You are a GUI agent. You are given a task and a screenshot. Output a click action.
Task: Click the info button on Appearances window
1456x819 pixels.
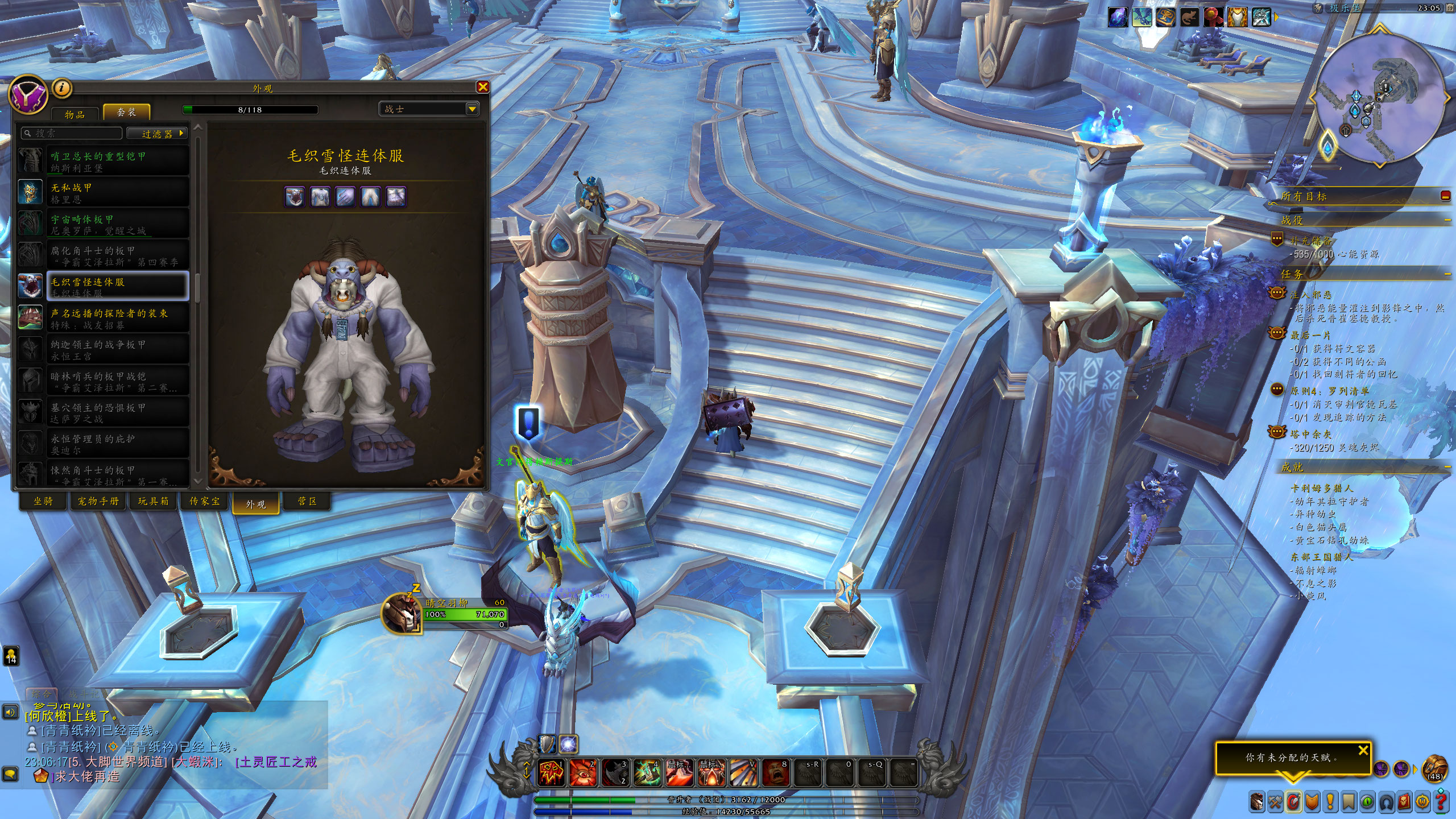click(x=62, y=88)
